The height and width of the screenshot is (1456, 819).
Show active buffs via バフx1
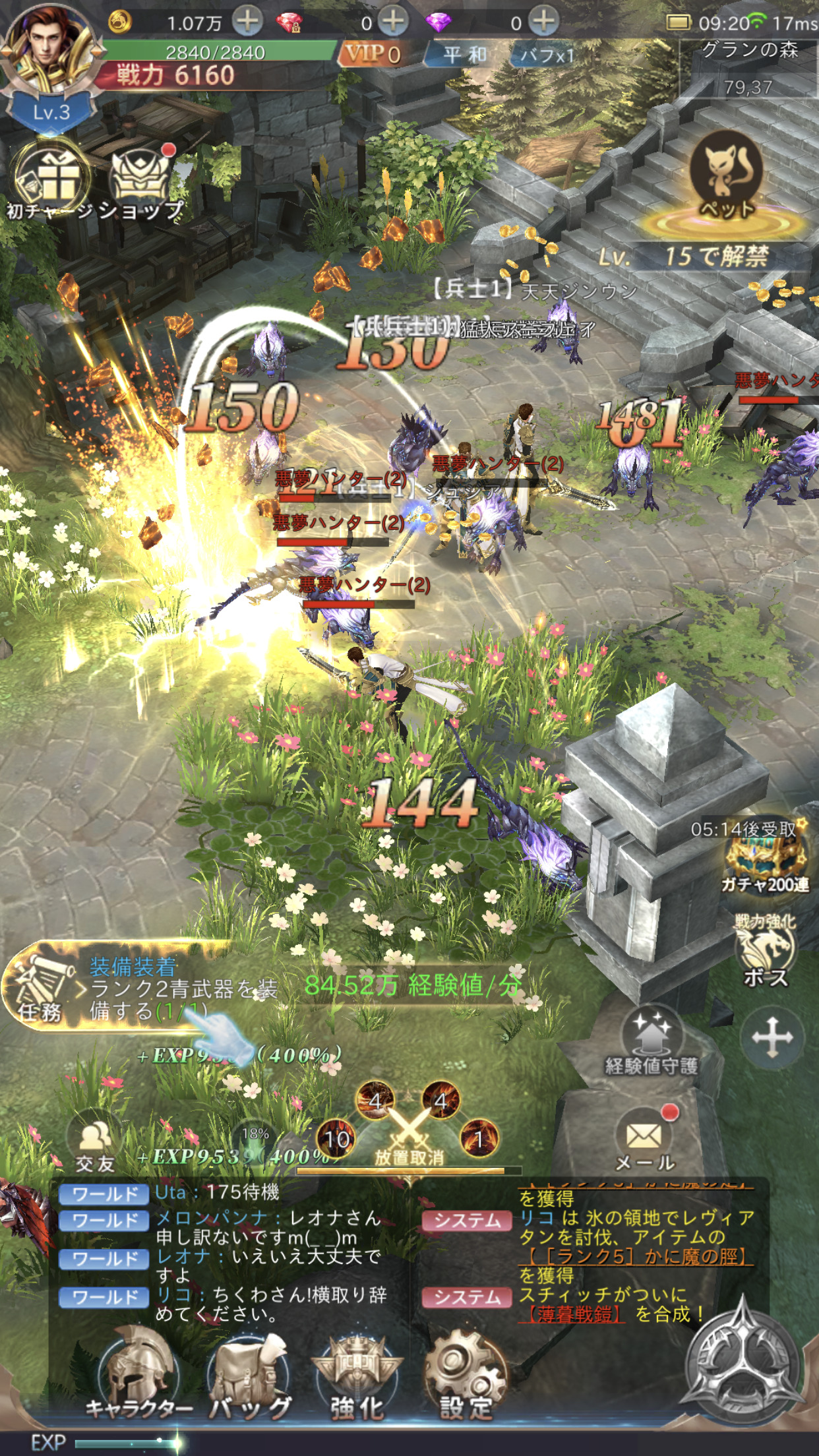(x=547, y=55)
